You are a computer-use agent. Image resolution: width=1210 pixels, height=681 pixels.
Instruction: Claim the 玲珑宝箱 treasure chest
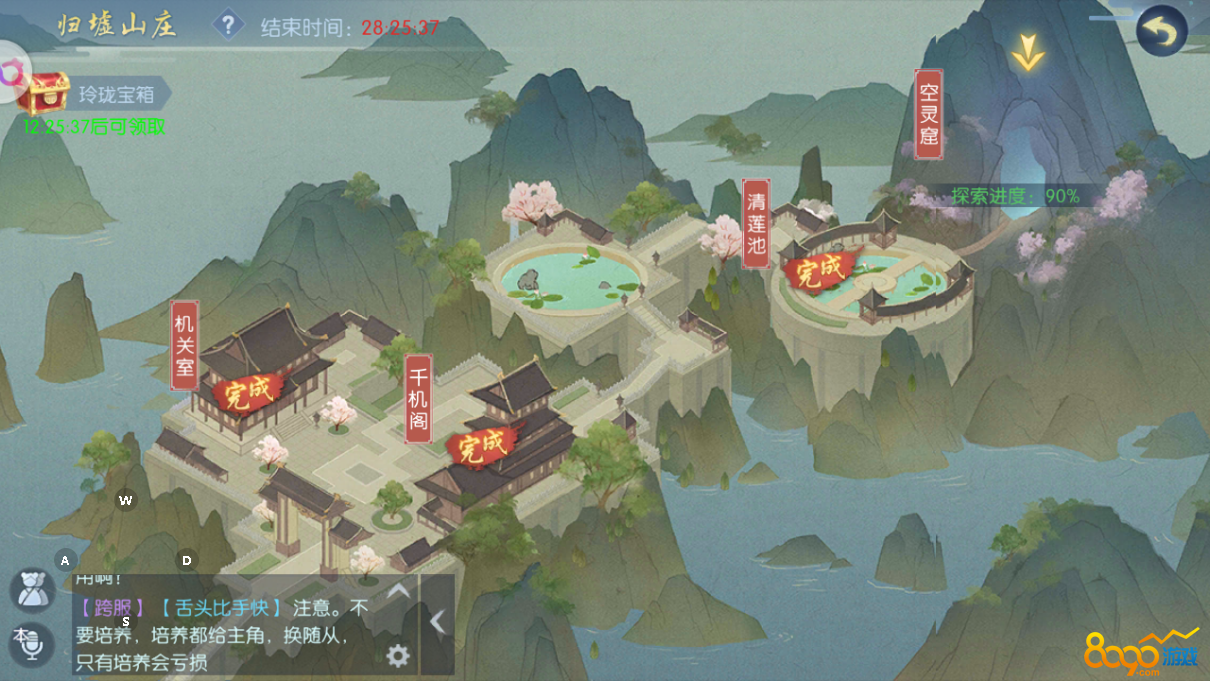tap(48, 94)
